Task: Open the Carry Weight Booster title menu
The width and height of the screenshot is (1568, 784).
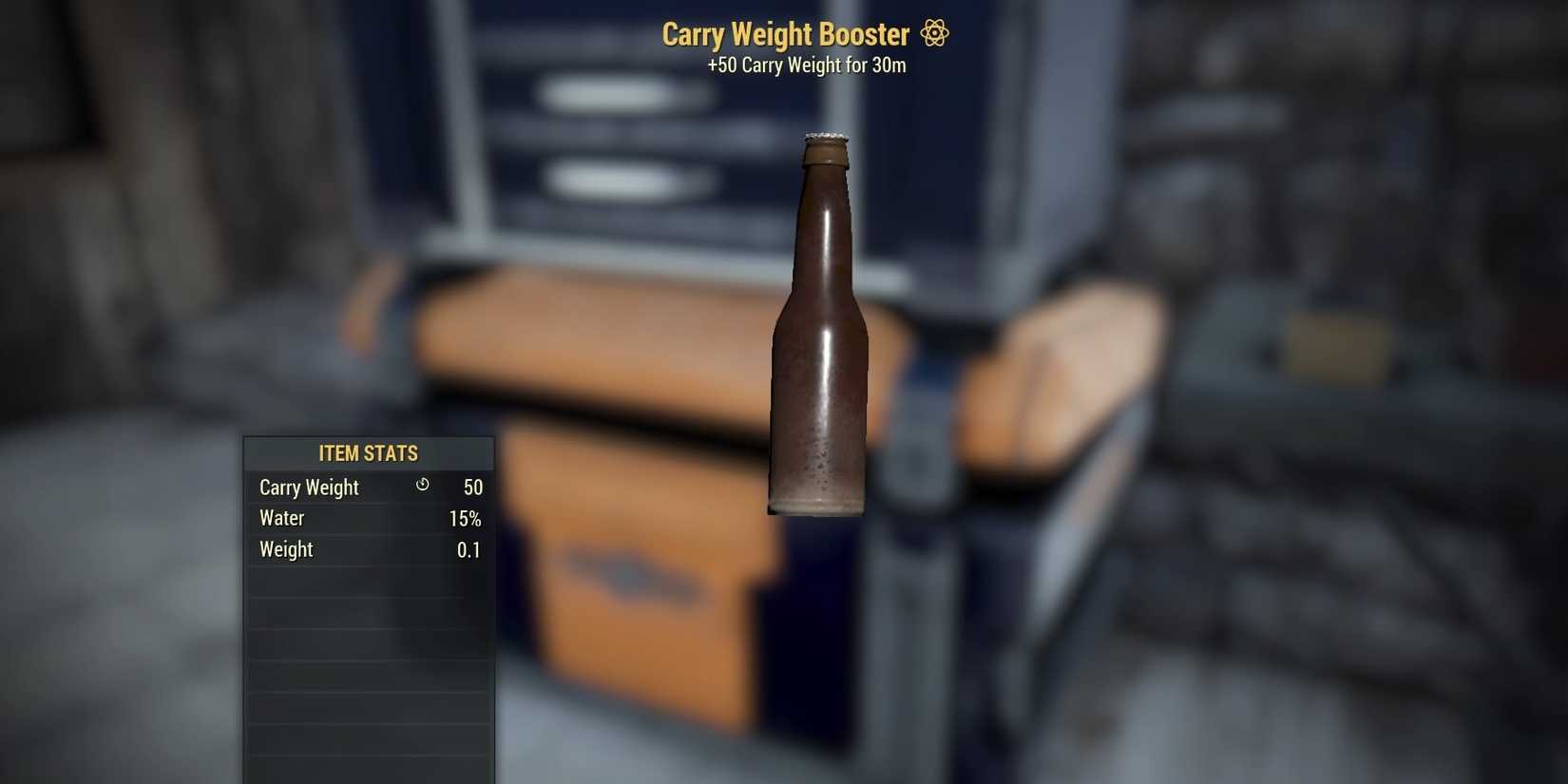Action: (x=785, y=33)
